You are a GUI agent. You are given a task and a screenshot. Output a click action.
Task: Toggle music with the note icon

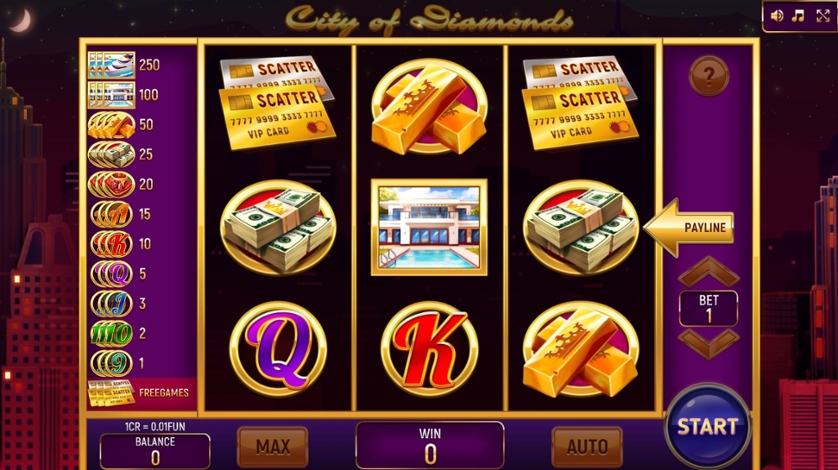(x=798, y=16)
